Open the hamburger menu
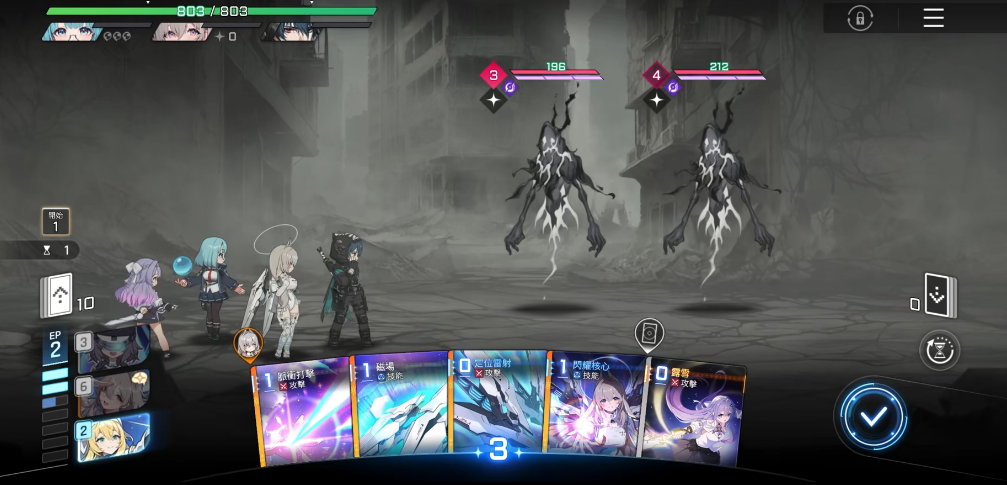This screenshot has width=1007, height=485. pyautogui.click(x=933, y=18)
